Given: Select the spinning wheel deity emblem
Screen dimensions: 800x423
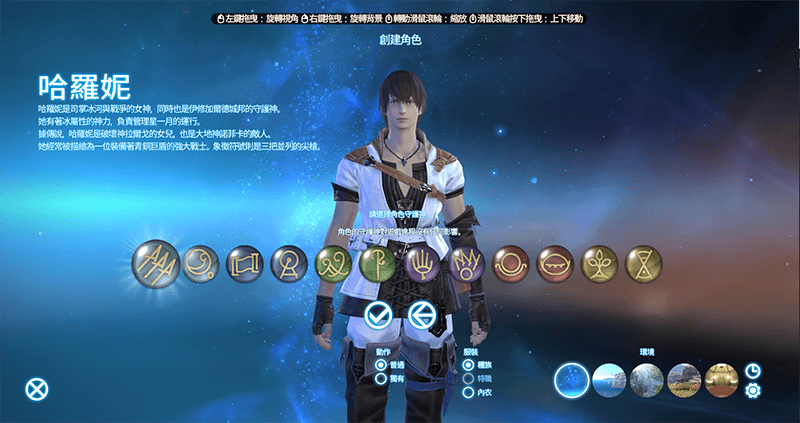Looking at the screenshot, I should [x=289, y=264].
